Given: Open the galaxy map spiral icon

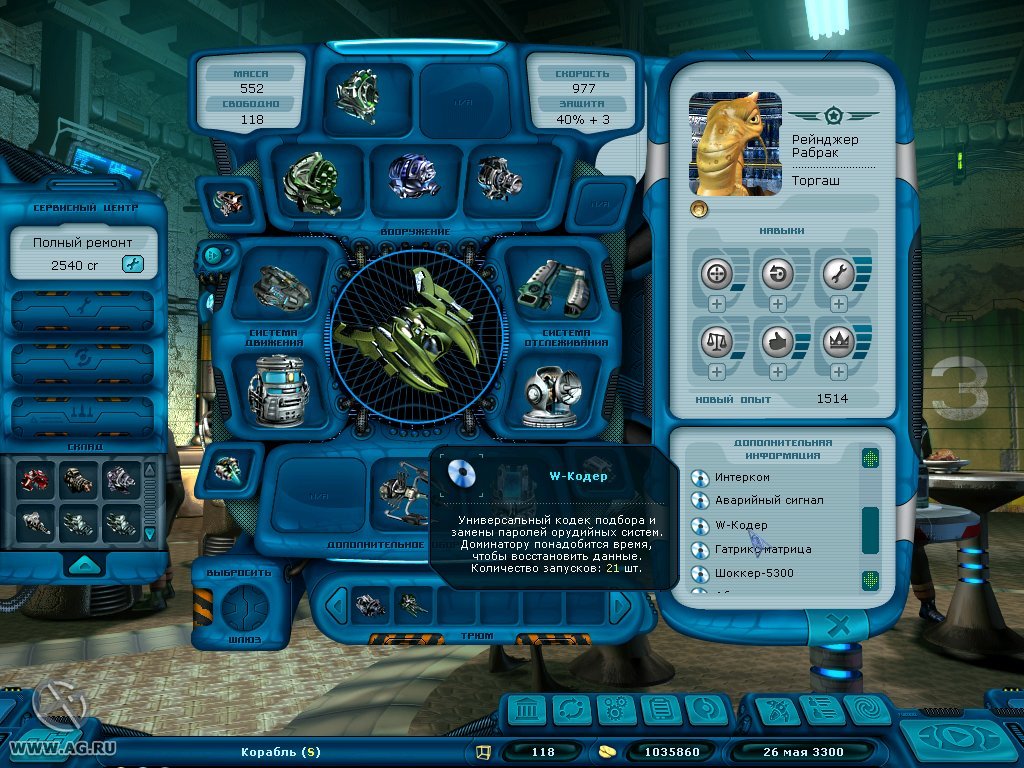Looking at the screenshot, I should click(x=866, y=710).
